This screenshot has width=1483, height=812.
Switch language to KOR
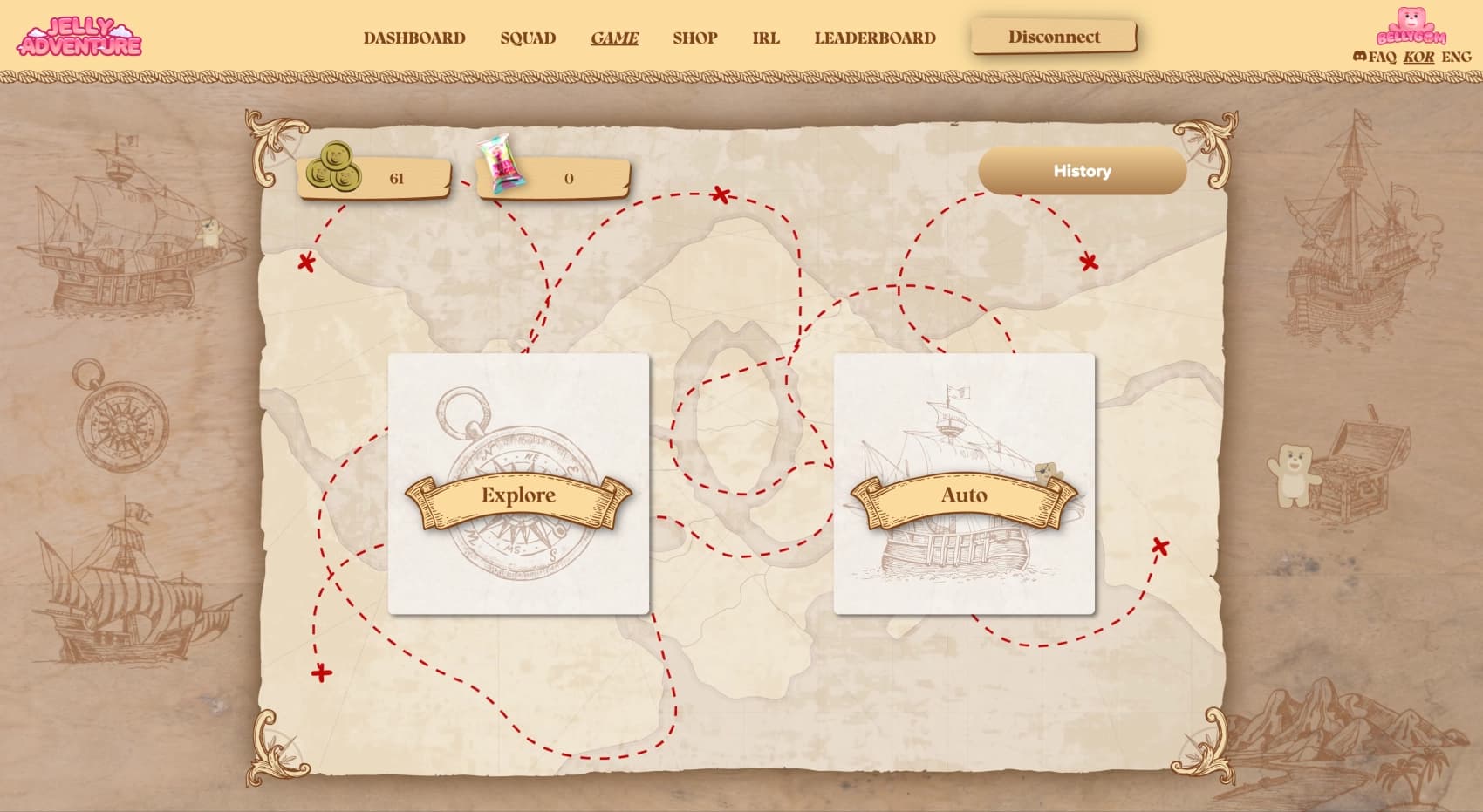click(1418, 57)
